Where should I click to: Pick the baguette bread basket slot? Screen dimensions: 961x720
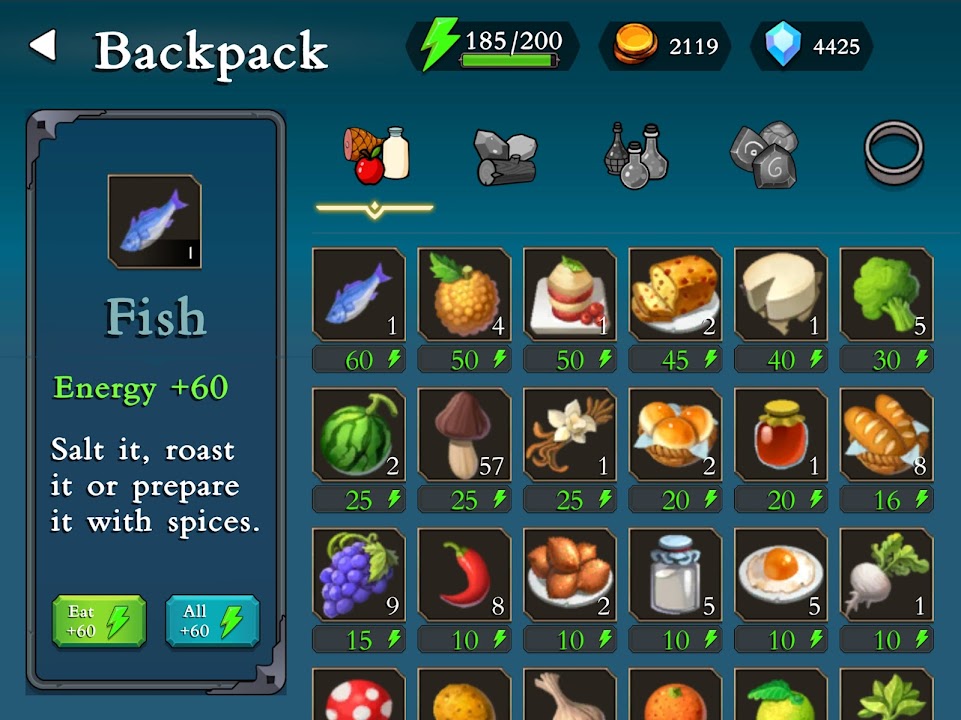coord(886,434)
